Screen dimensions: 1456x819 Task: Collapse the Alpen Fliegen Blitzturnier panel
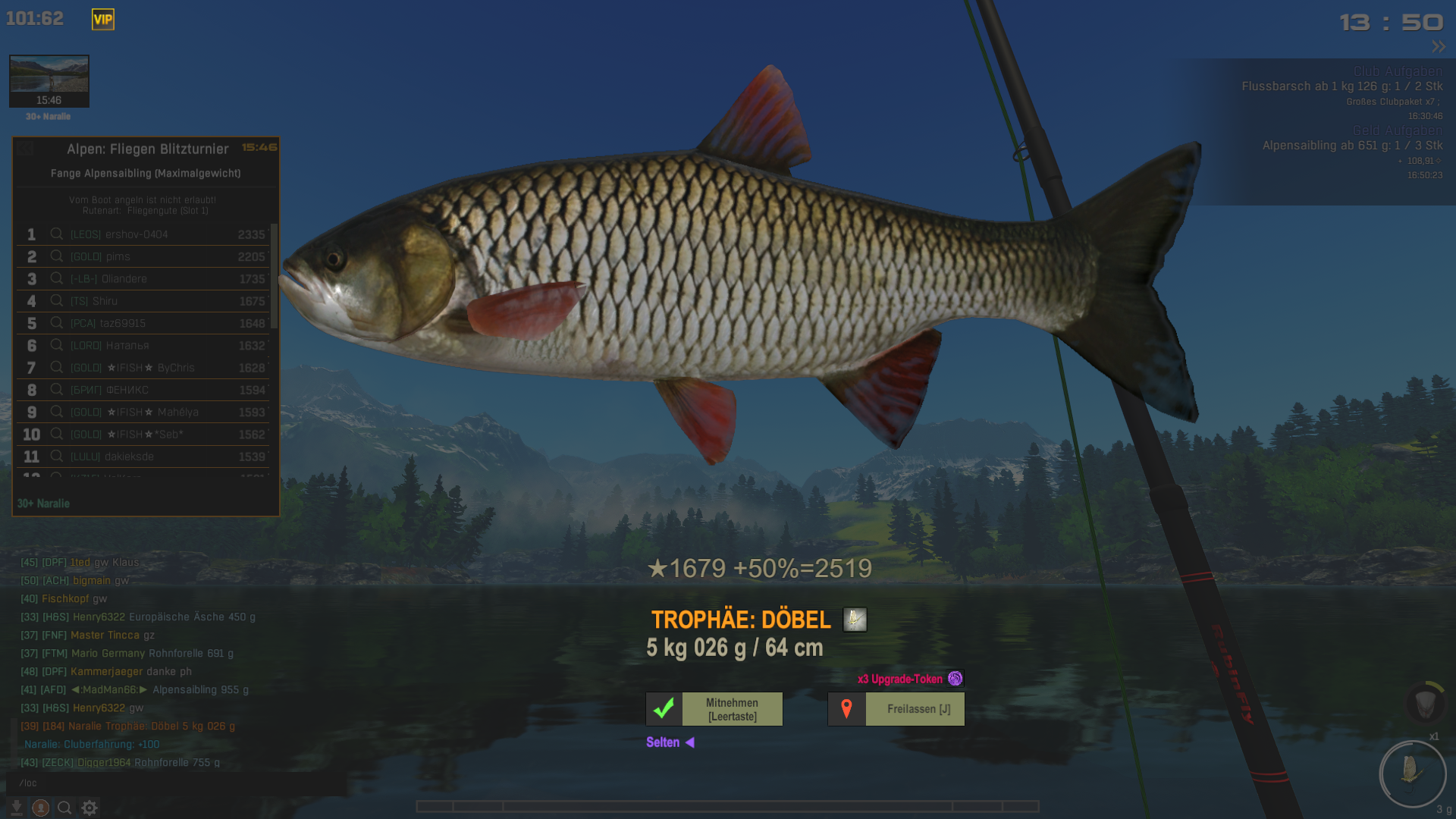tap(25, 149)
